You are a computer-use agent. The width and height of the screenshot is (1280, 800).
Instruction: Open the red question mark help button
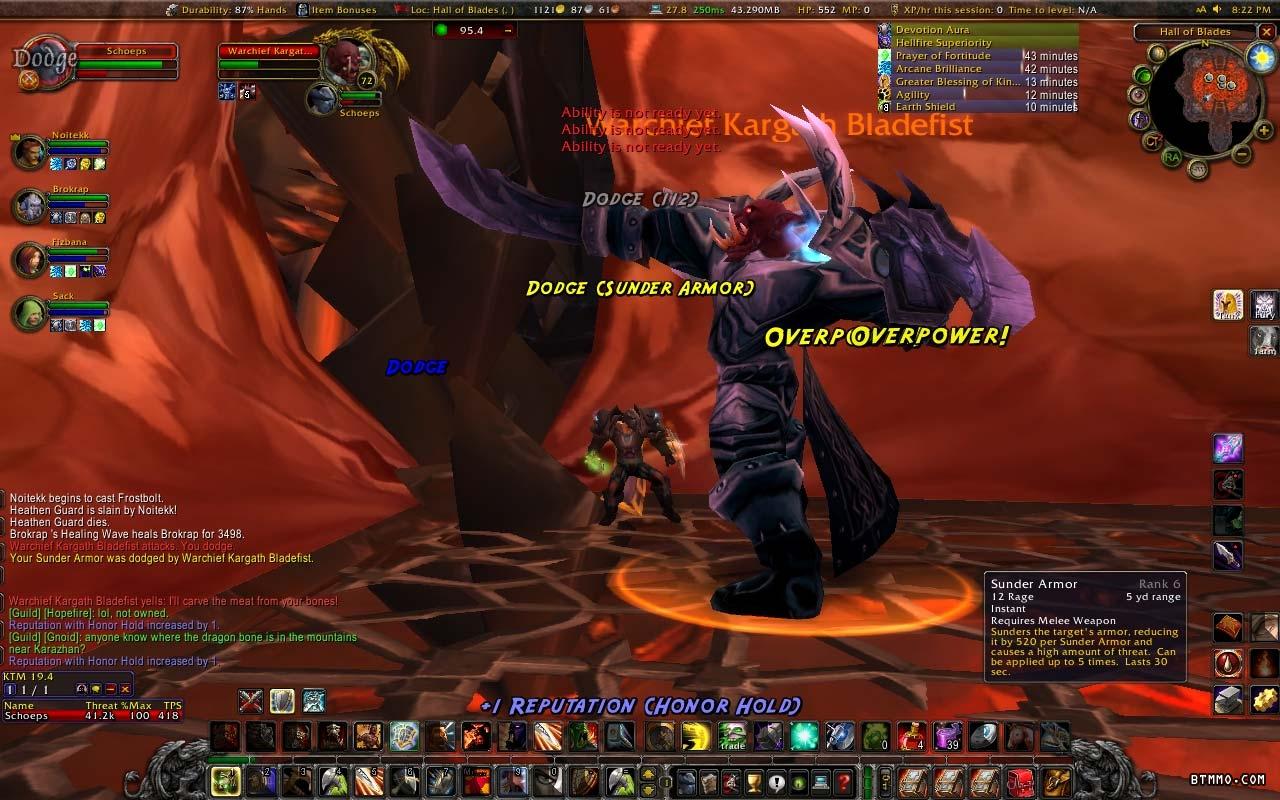click(843, 780)
